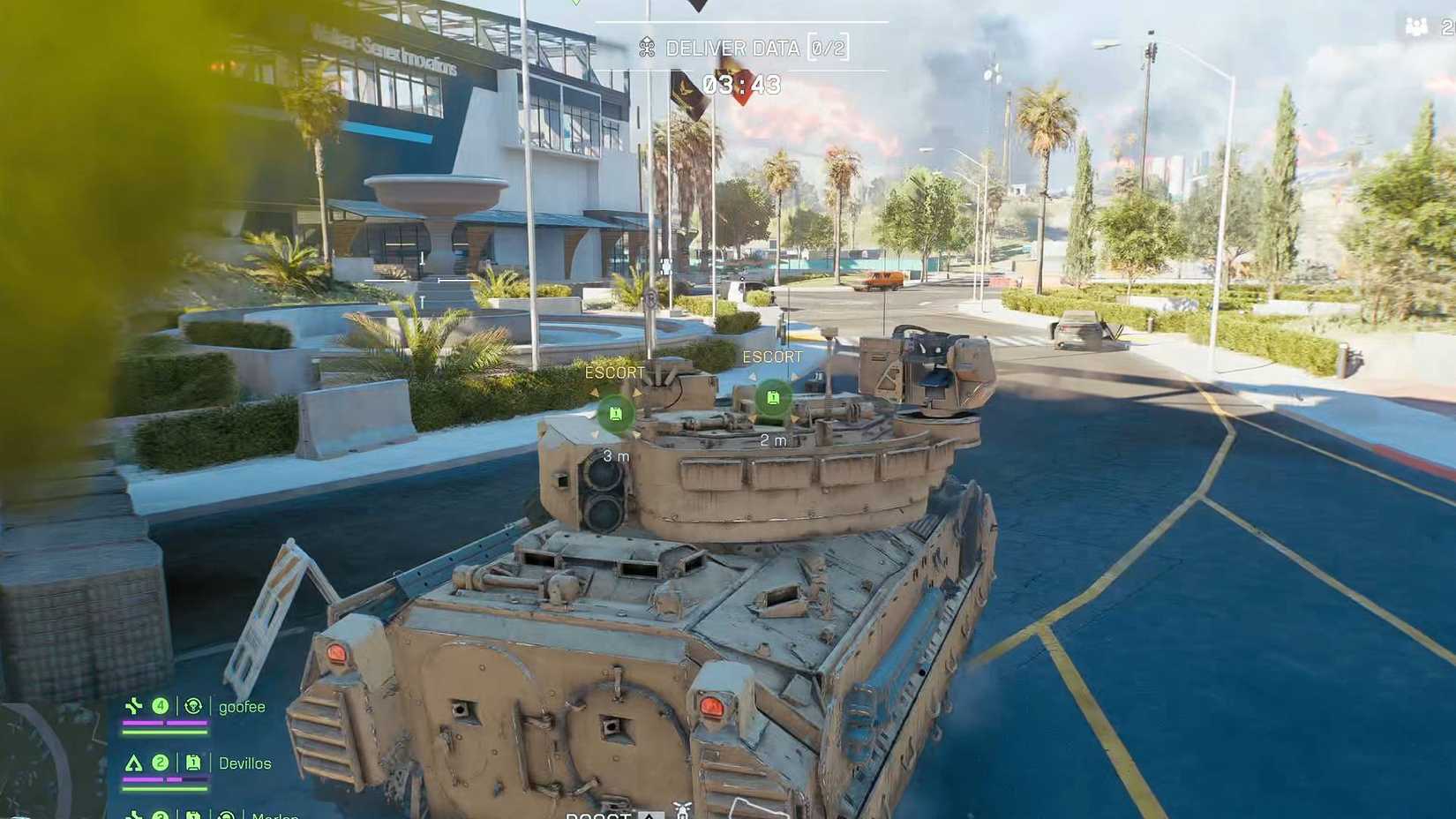Click the player name goofee
The image size is (1456, 819).
[243, 707]
